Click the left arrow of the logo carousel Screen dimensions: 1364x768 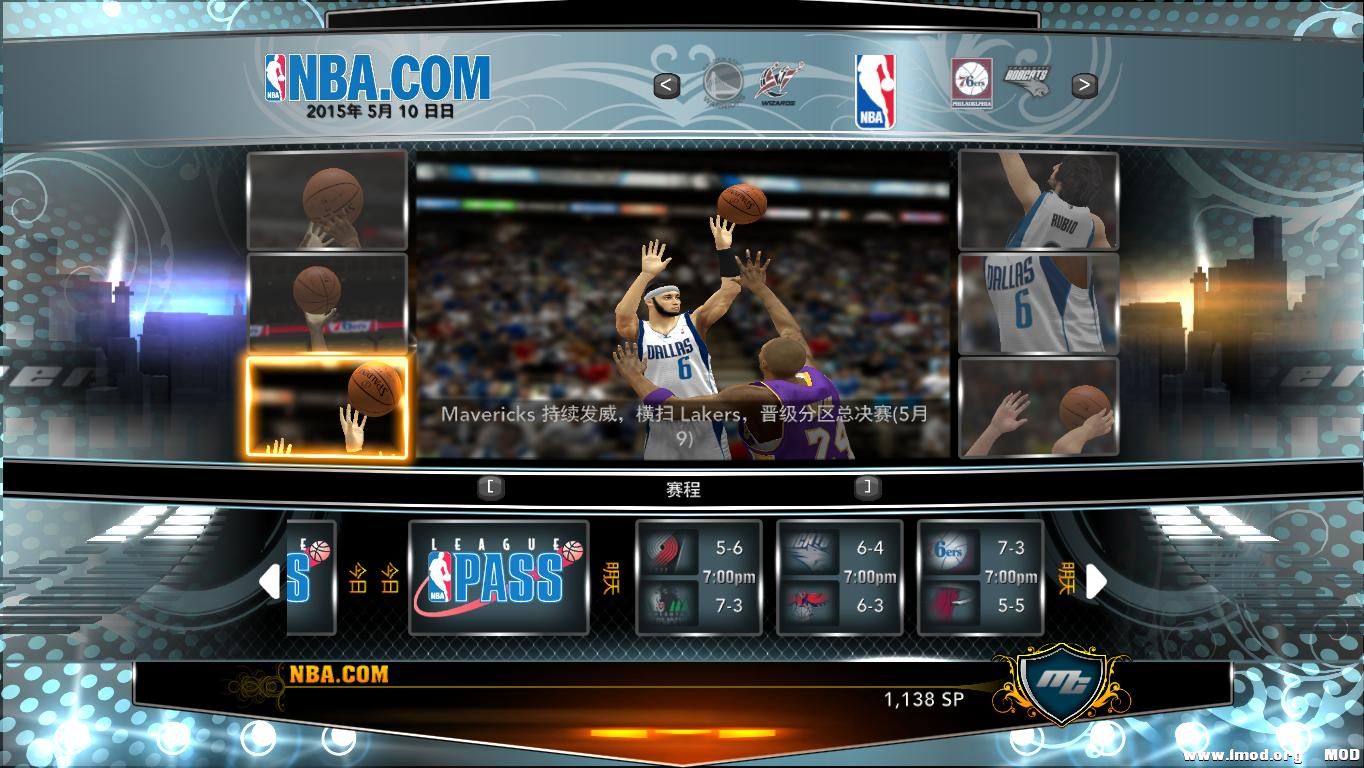coord(668,85)
